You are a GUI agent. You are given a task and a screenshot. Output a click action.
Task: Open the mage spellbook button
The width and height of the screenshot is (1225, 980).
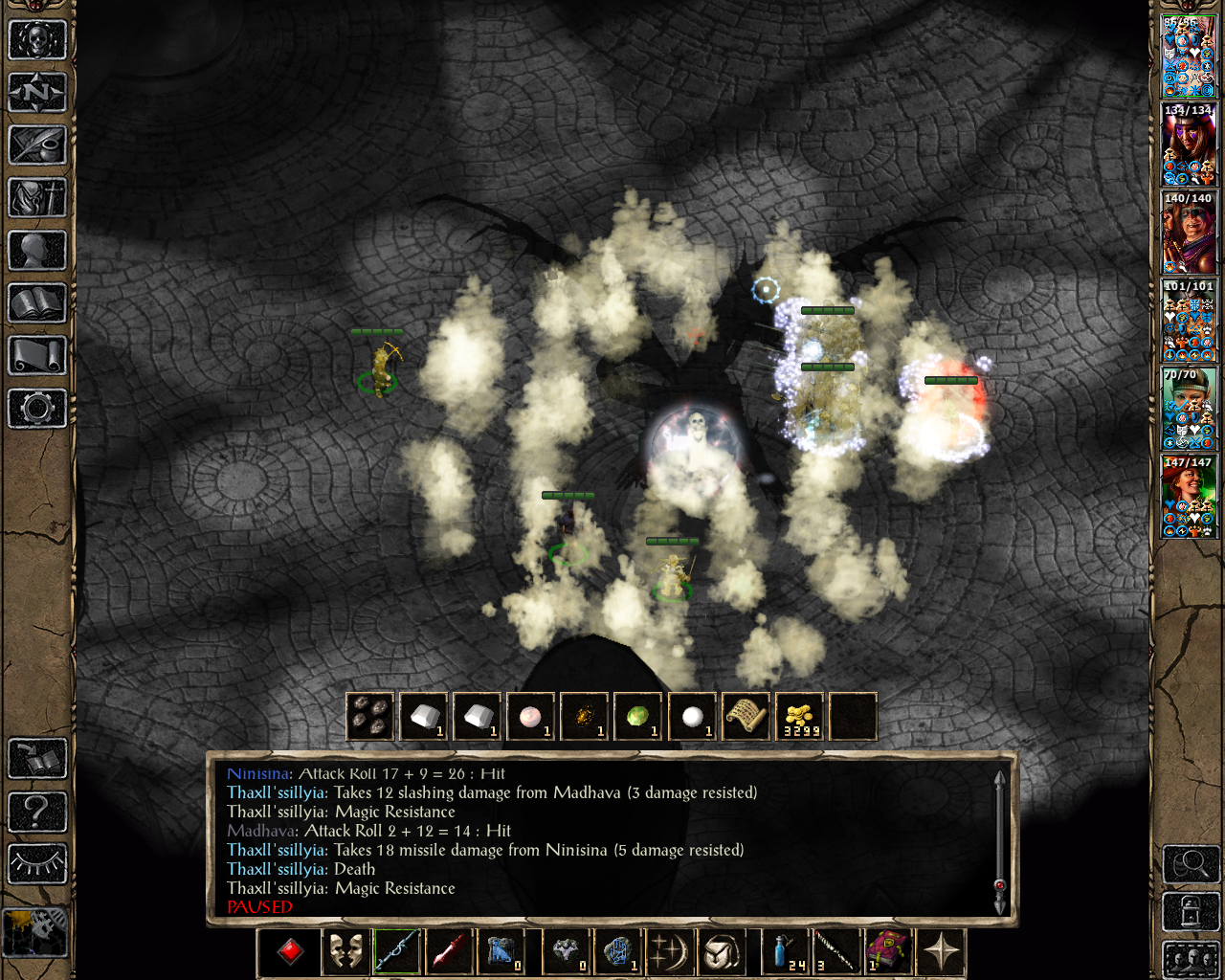pyautogui.click(x=37, y=303)
